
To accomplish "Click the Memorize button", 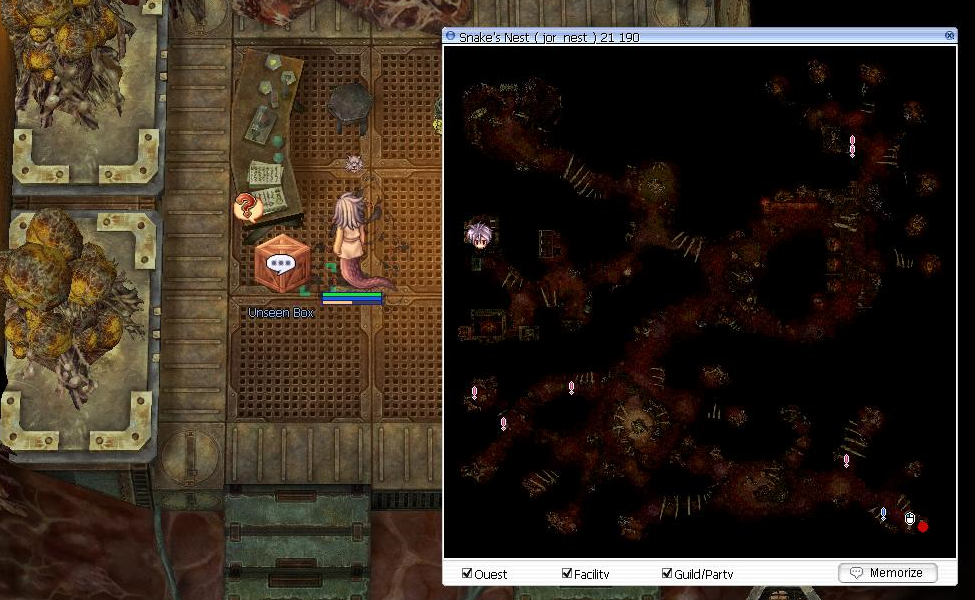I will tap(888, 573).
